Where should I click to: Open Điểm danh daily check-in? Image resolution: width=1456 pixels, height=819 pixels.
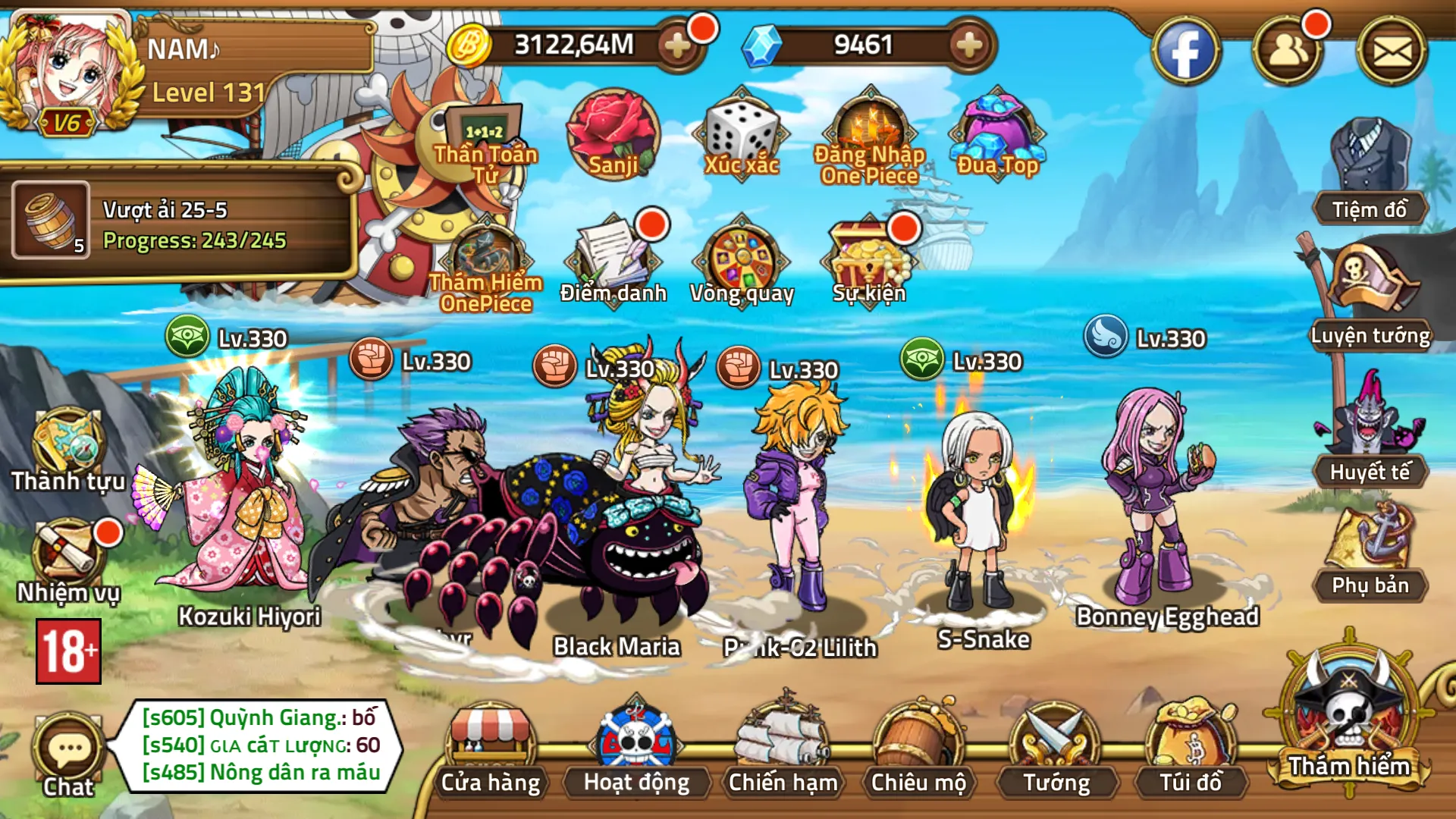click(x=614, y=258)
